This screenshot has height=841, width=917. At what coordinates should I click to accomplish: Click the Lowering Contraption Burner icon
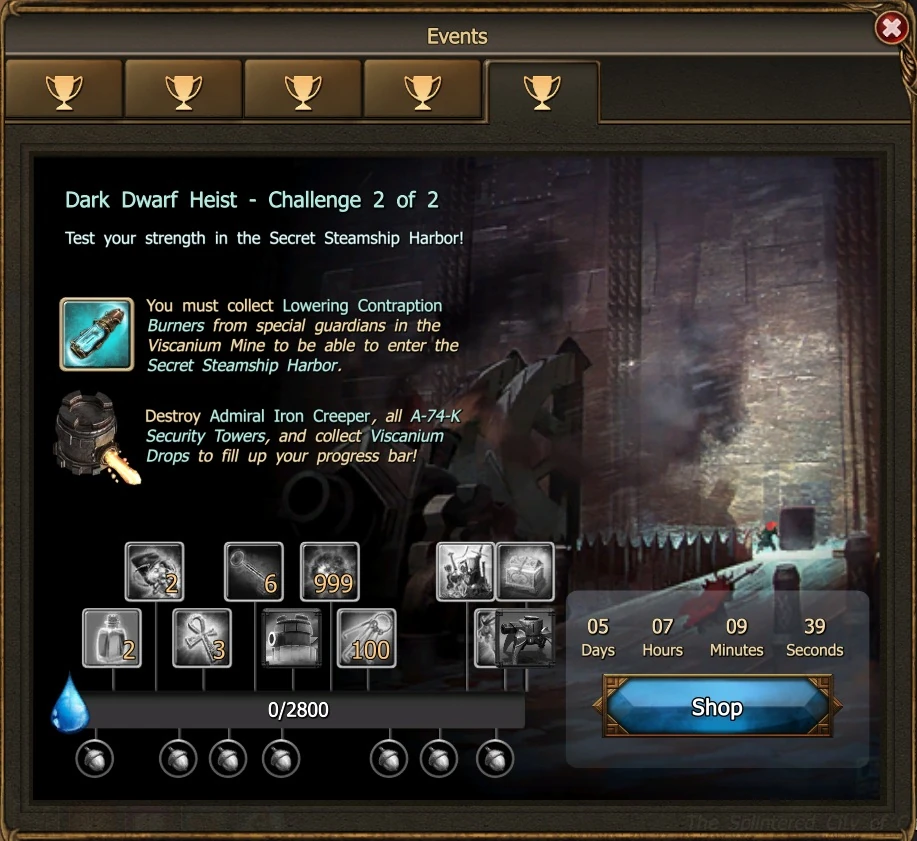point(96,334)
